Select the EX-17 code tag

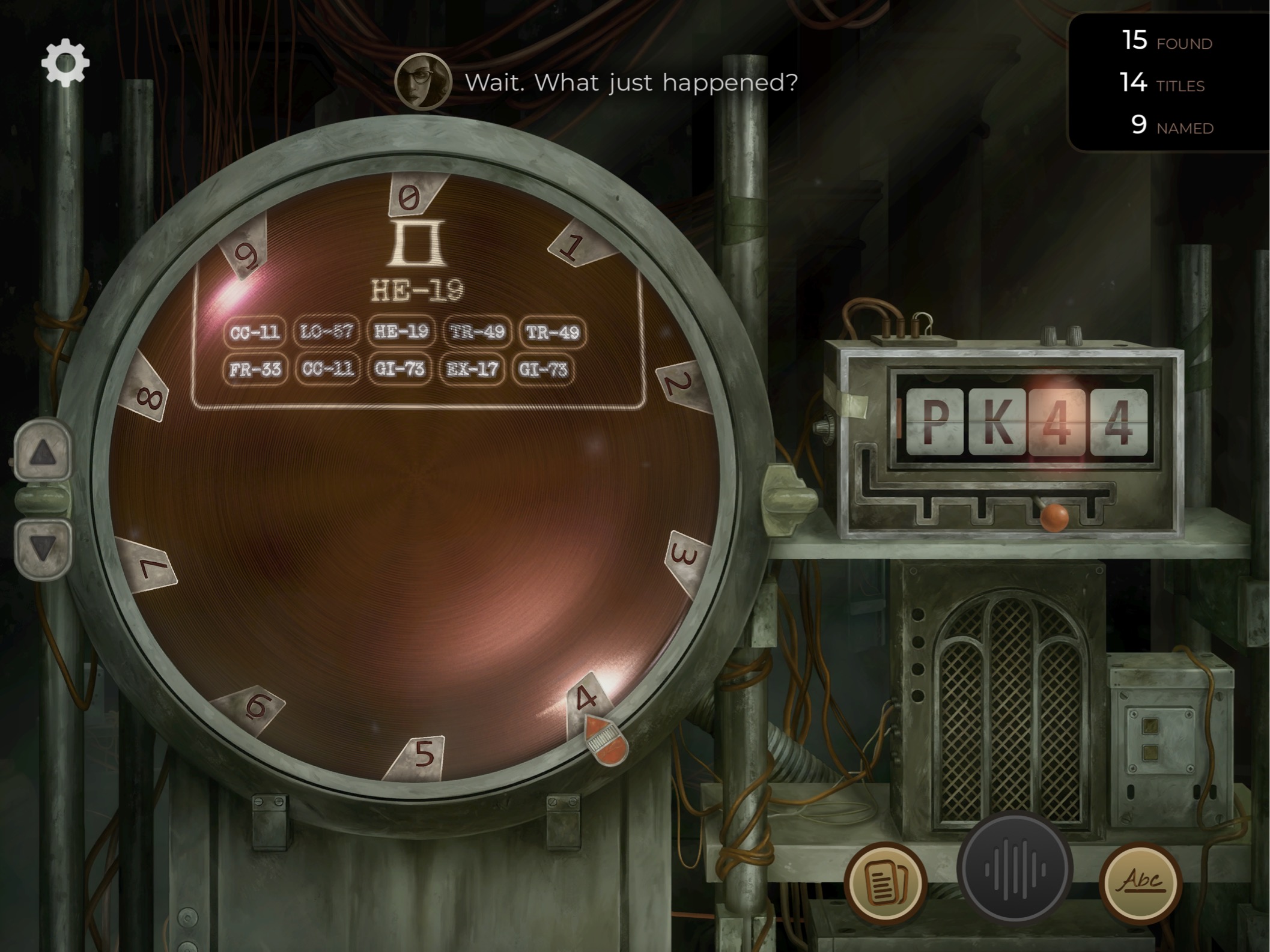(x=472, y=369)
